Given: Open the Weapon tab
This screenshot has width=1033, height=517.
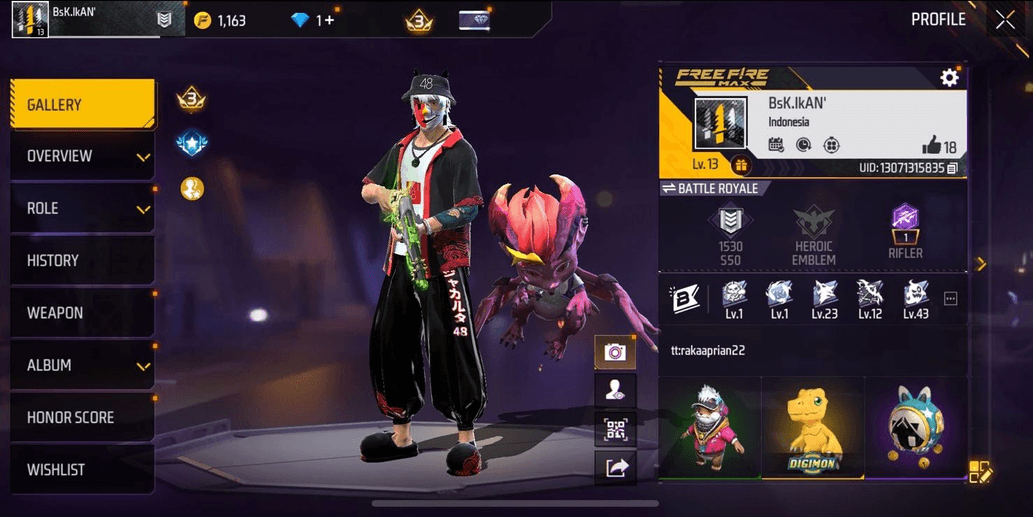Looking at the screenshot, I should click(82, 313).
